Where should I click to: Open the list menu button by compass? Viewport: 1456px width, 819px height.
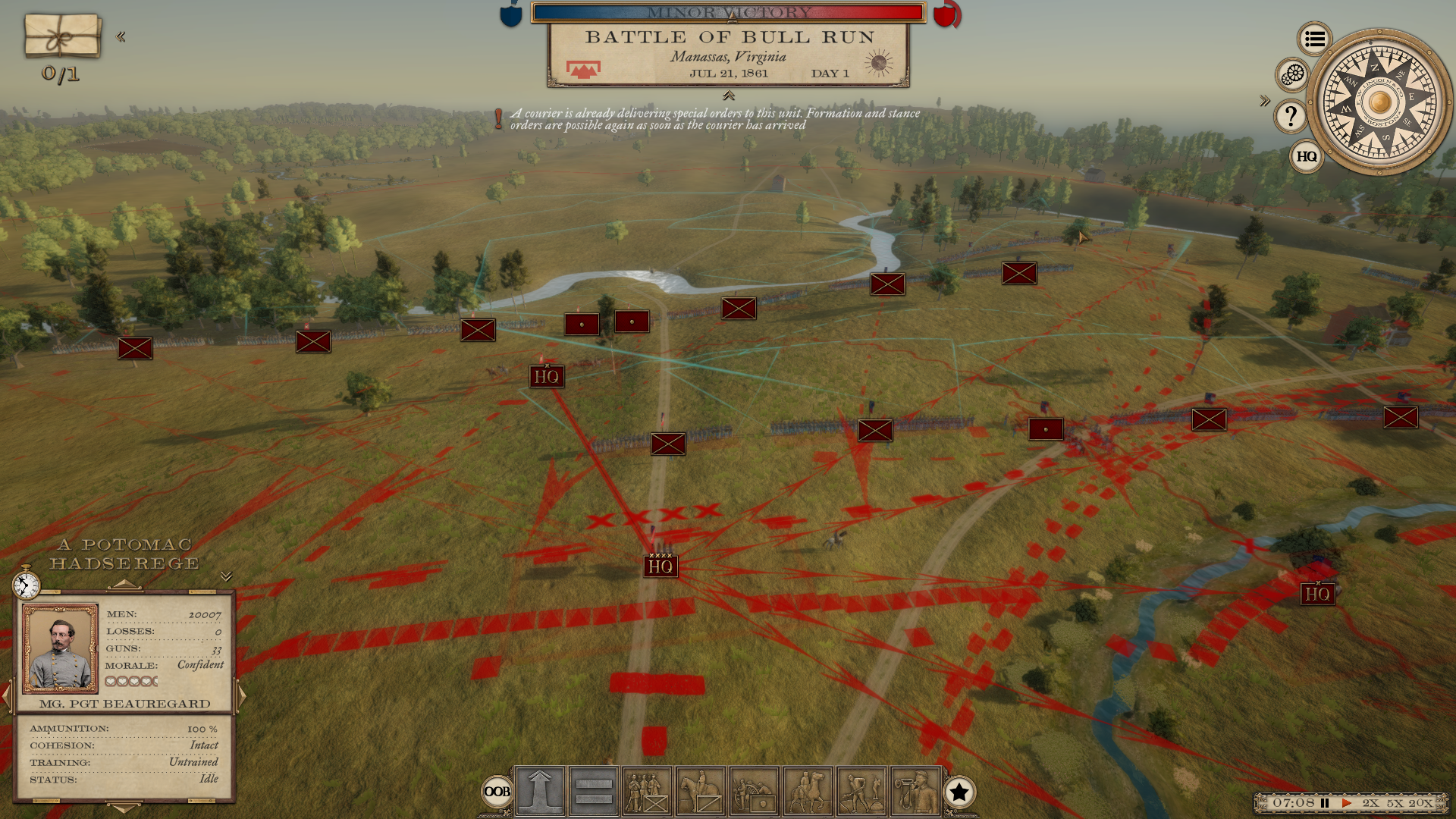point(1315,39)
